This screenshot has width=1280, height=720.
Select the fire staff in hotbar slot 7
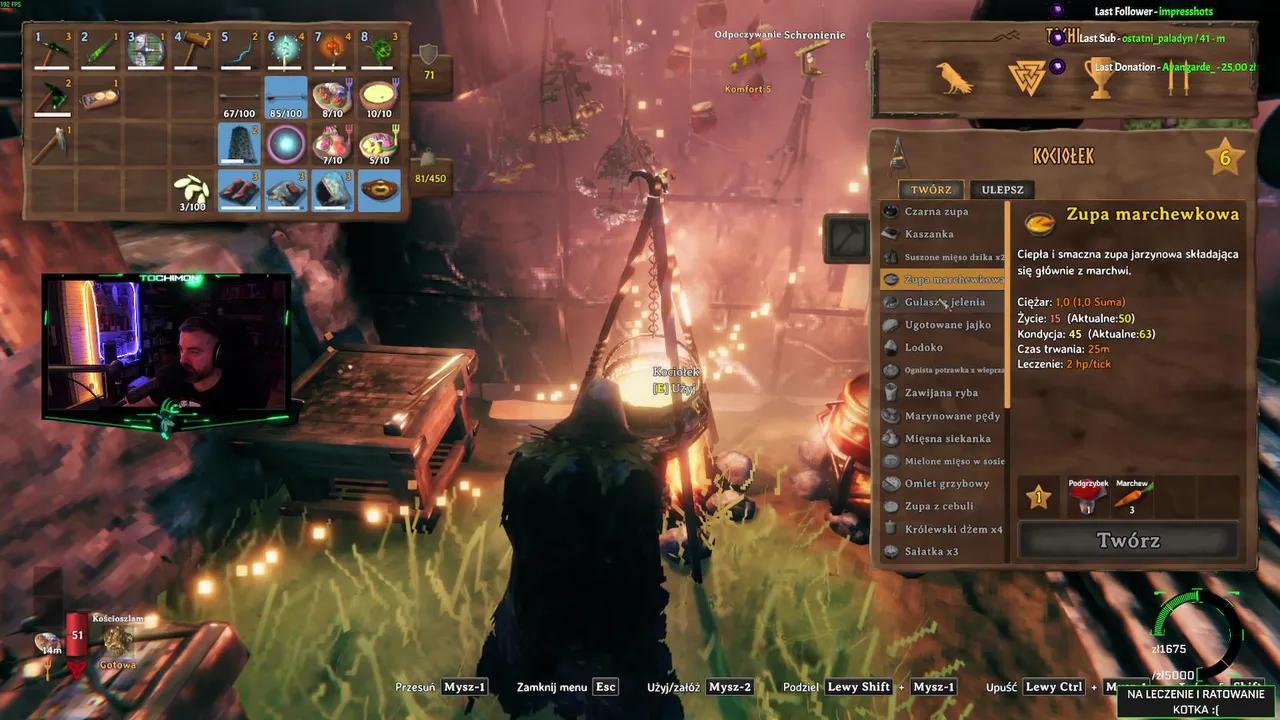pyautogui.click(x=332, y=49)
